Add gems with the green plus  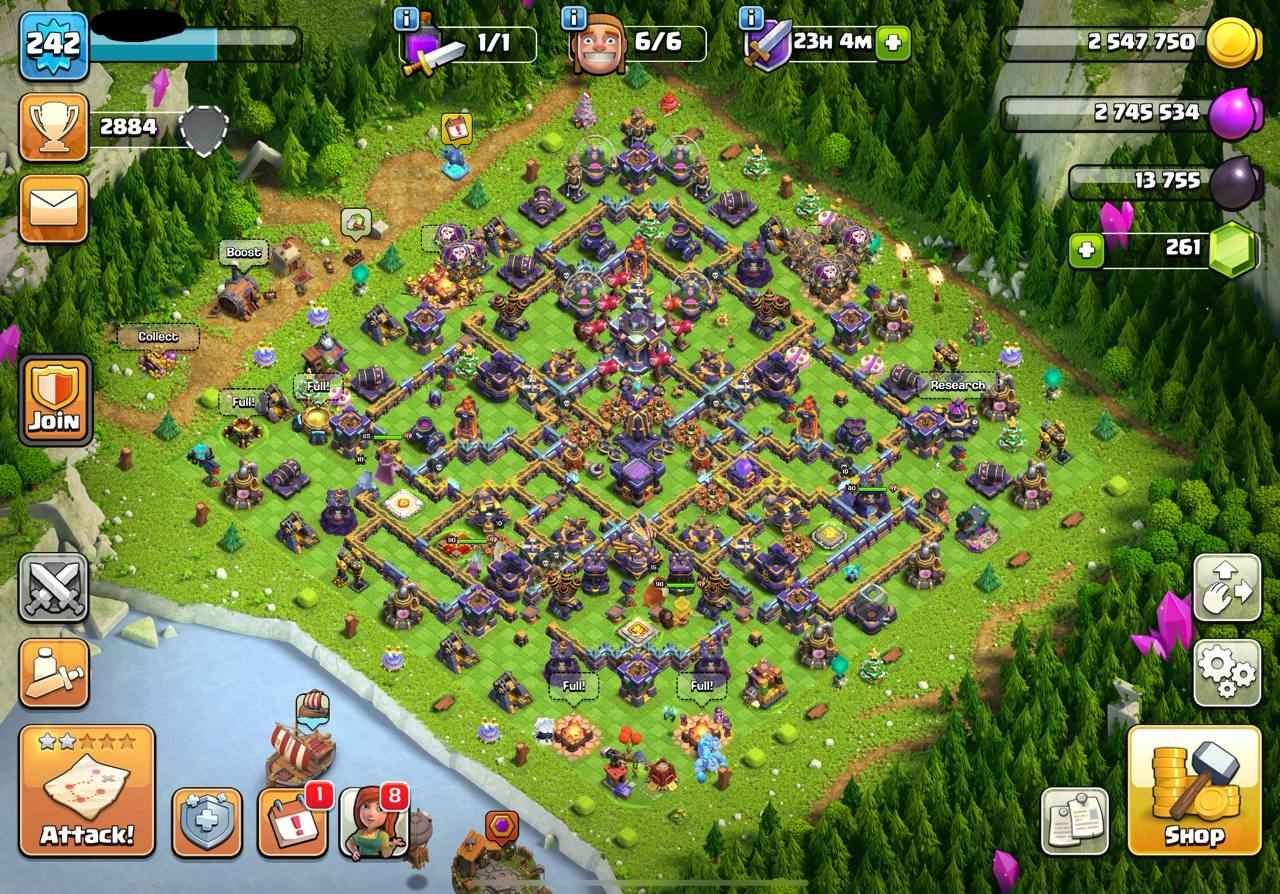1086,249
